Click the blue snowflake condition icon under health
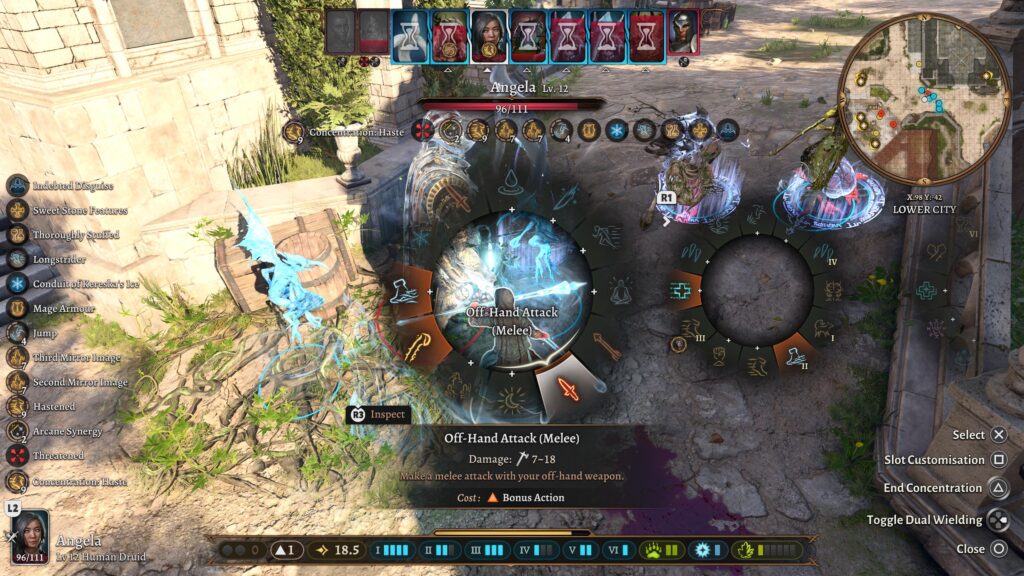 (x=616, y=130)
